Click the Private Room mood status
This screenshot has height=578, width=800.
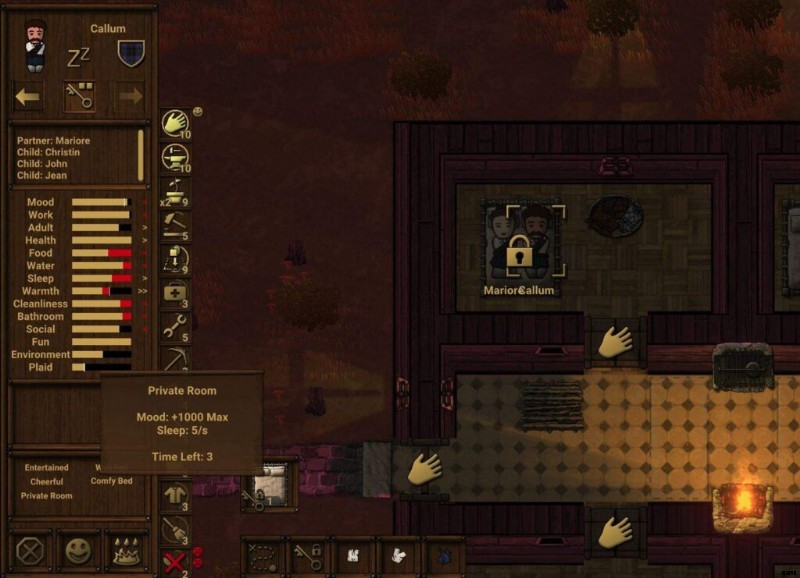[x=47, y=496]
